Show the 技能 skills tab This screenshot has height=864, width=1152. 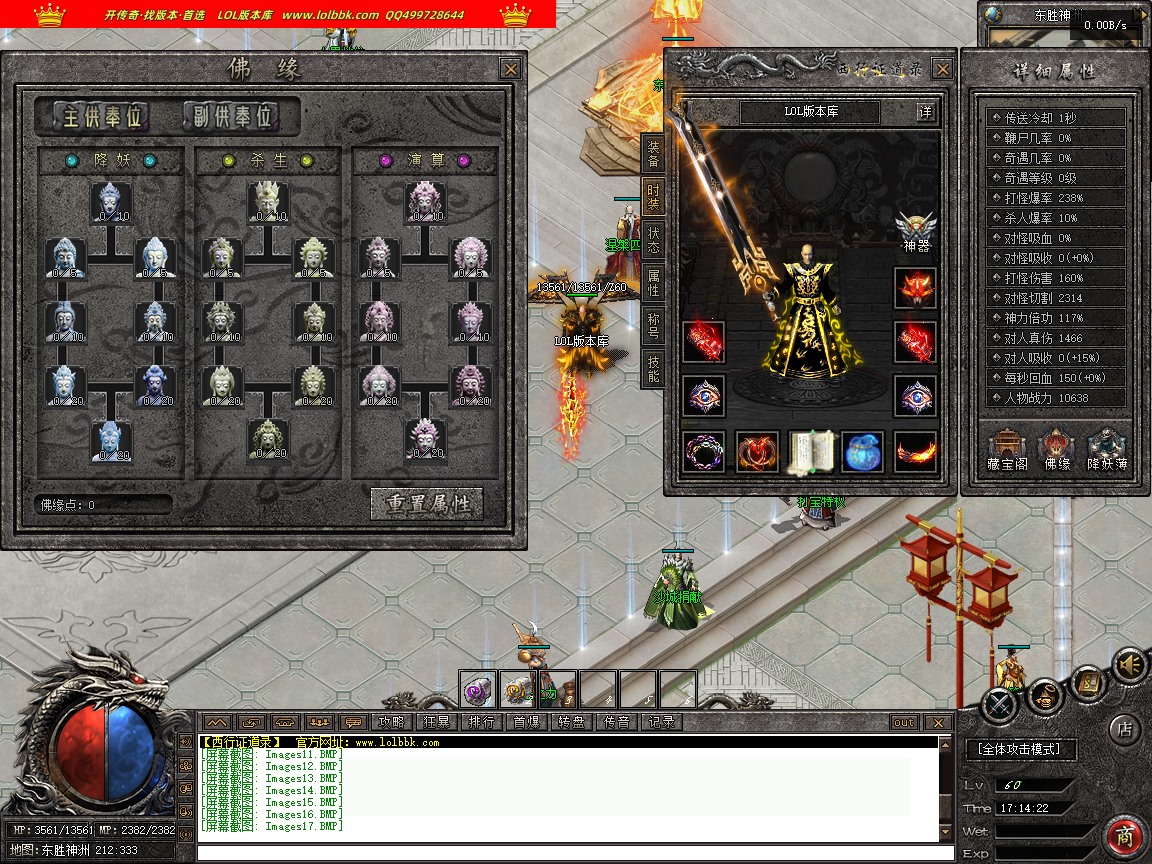[653, 368]
